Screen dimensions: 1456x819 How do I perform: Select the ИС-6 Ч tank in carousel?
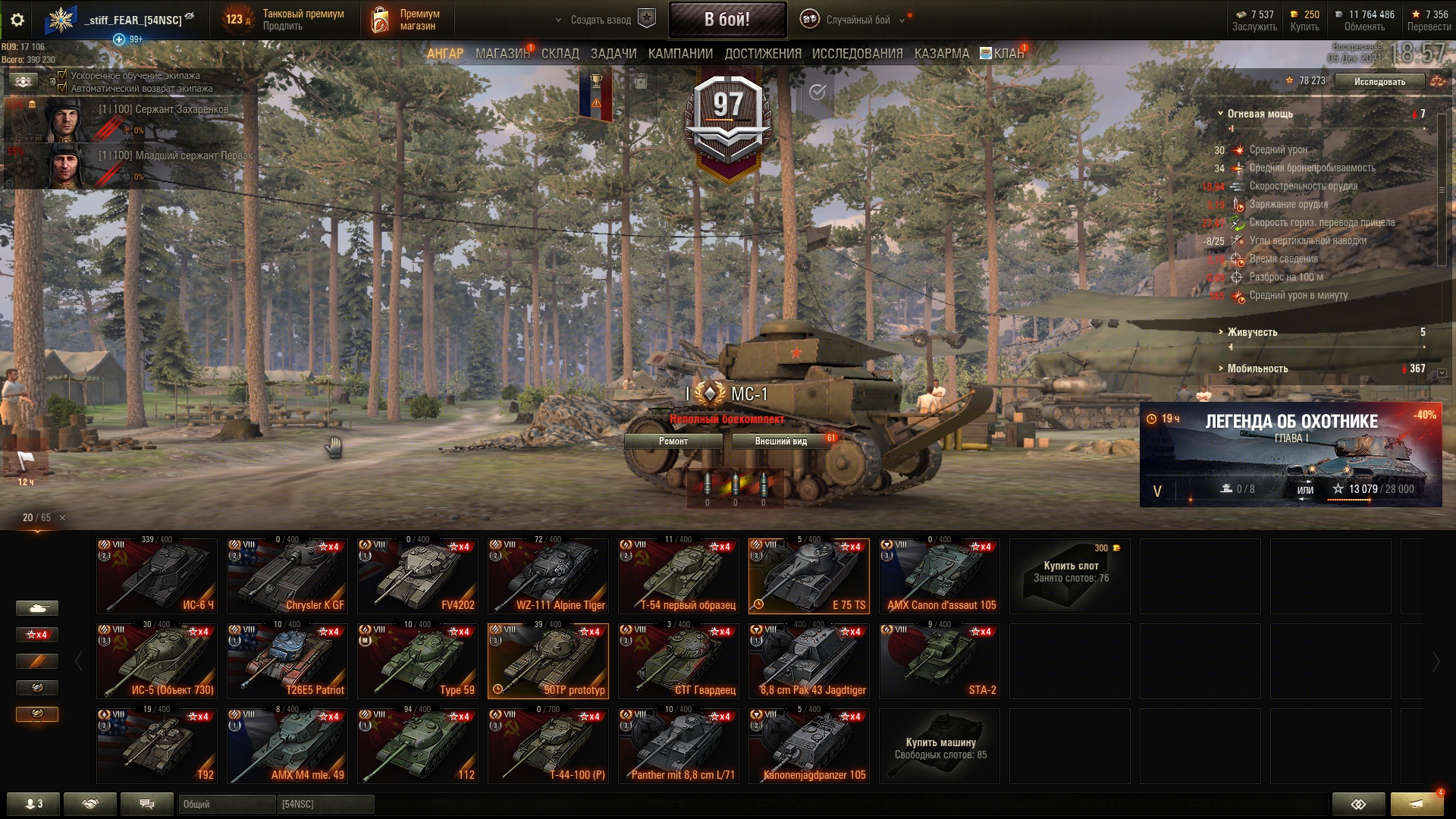click(157, 576)
